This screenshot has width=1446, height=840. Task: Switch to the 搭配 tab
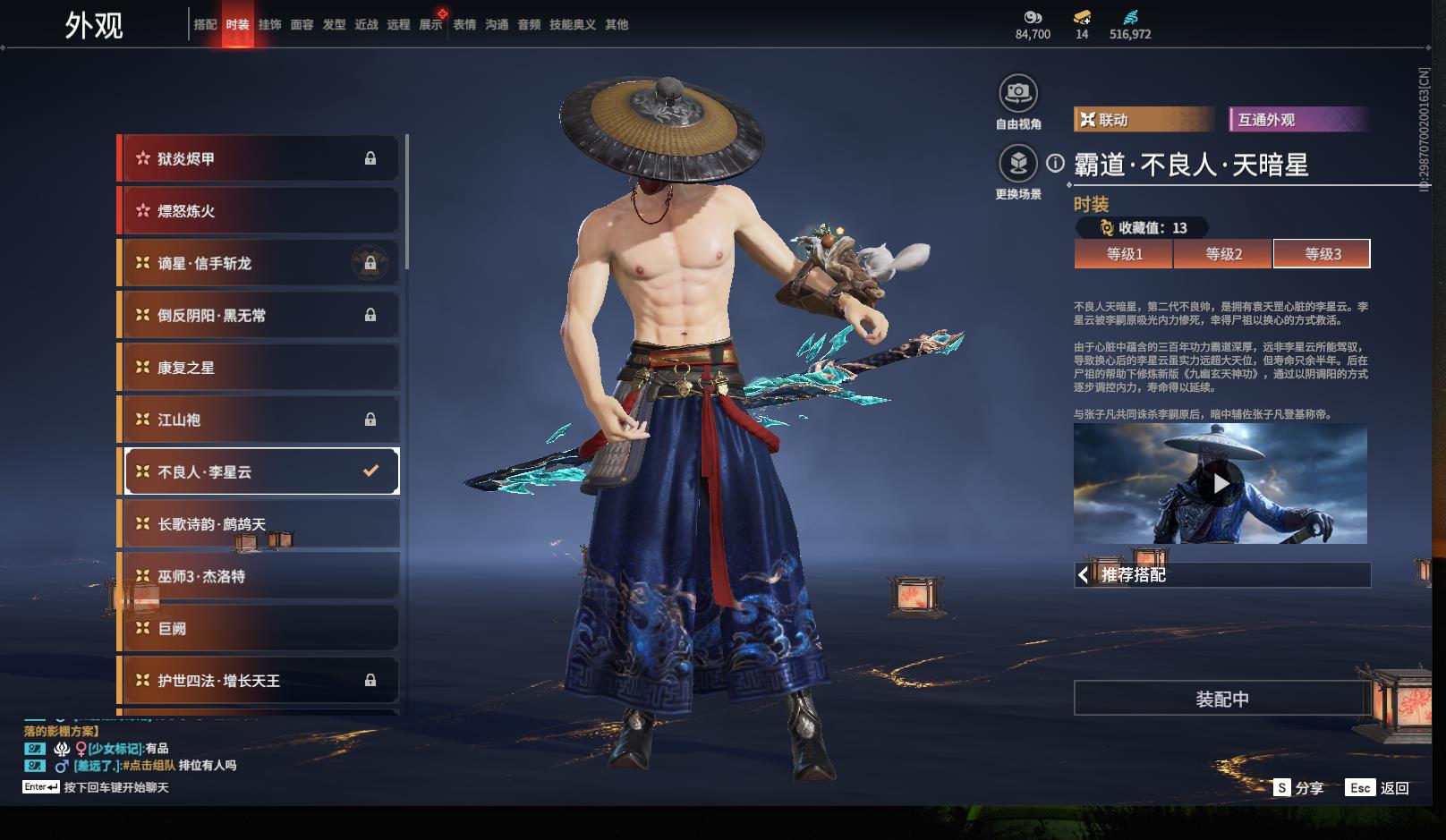[x=205, y=25]
